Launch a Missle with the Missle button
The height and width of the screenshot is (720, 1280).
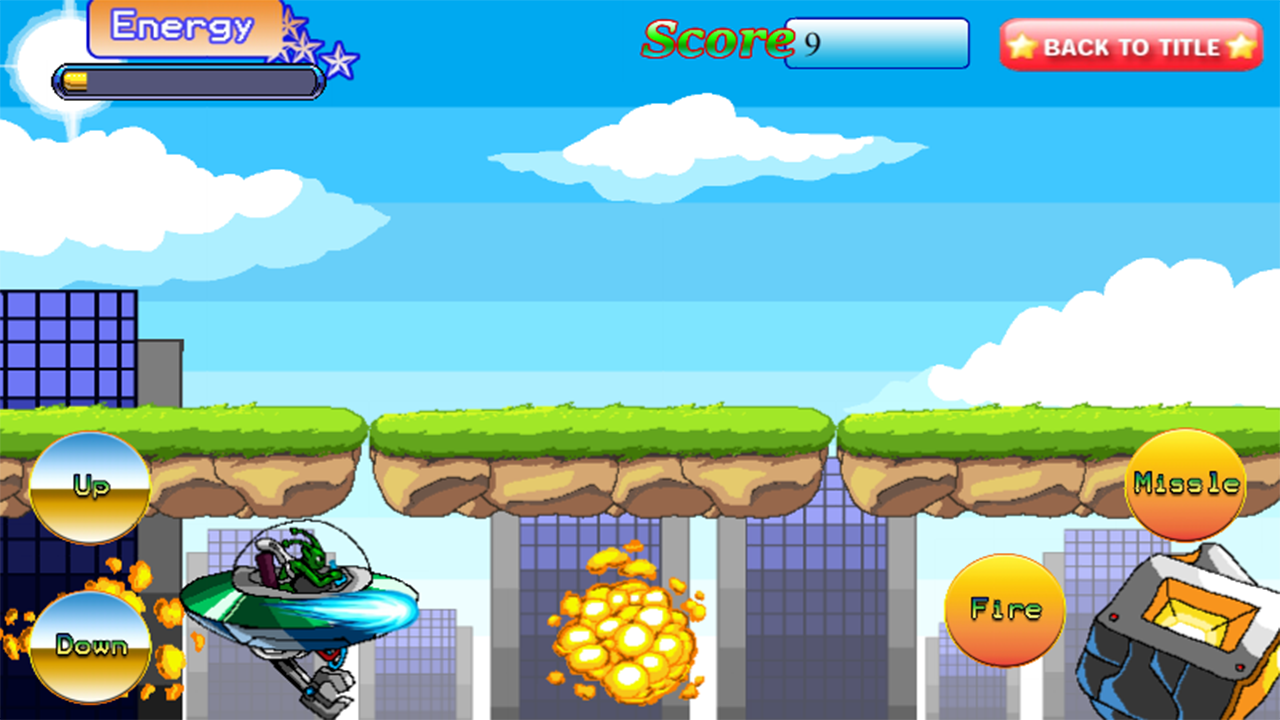click(1186, 487)
